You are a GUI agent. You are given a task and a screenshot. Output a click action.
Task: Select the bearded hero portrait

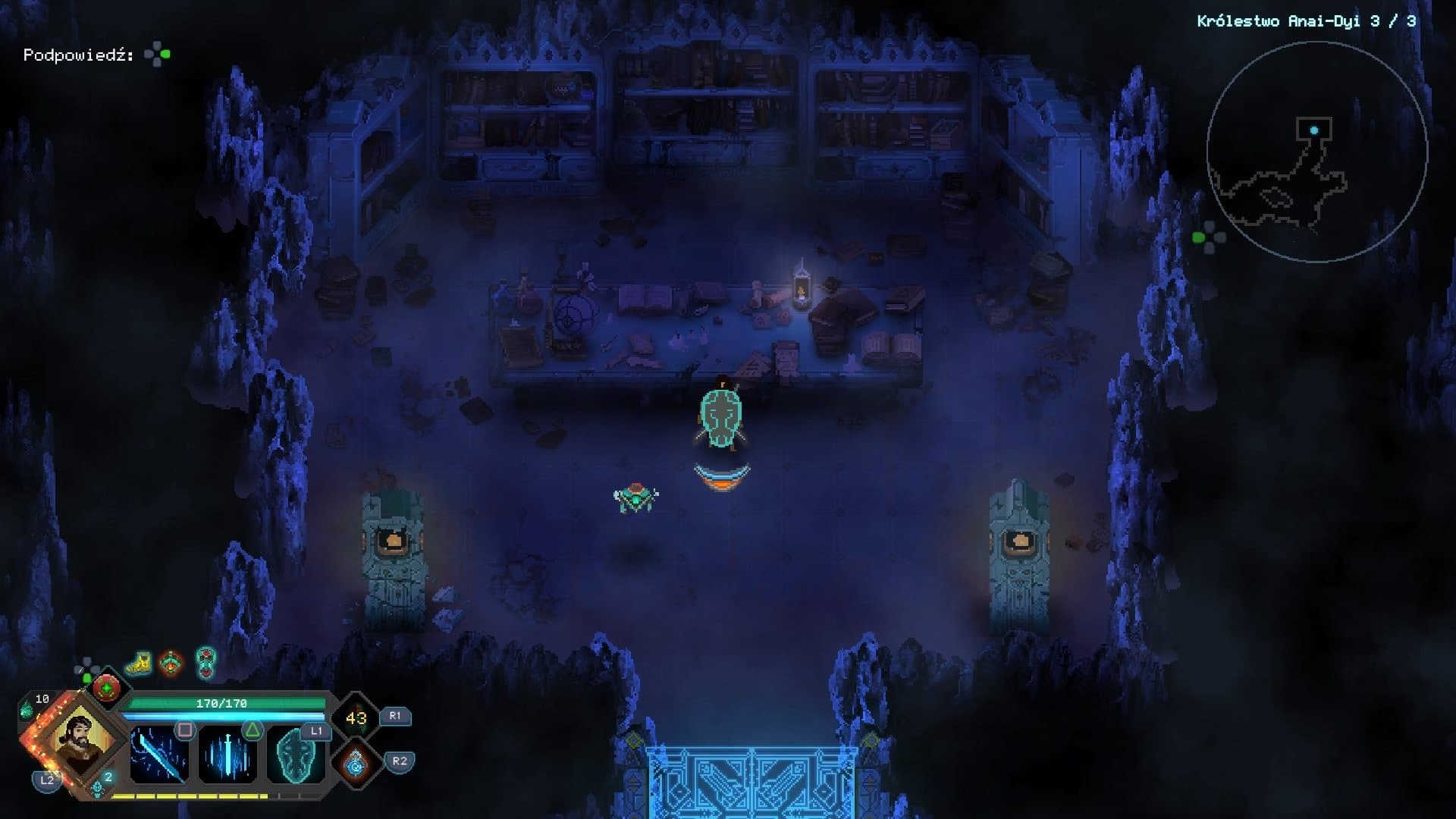(79, 738)
